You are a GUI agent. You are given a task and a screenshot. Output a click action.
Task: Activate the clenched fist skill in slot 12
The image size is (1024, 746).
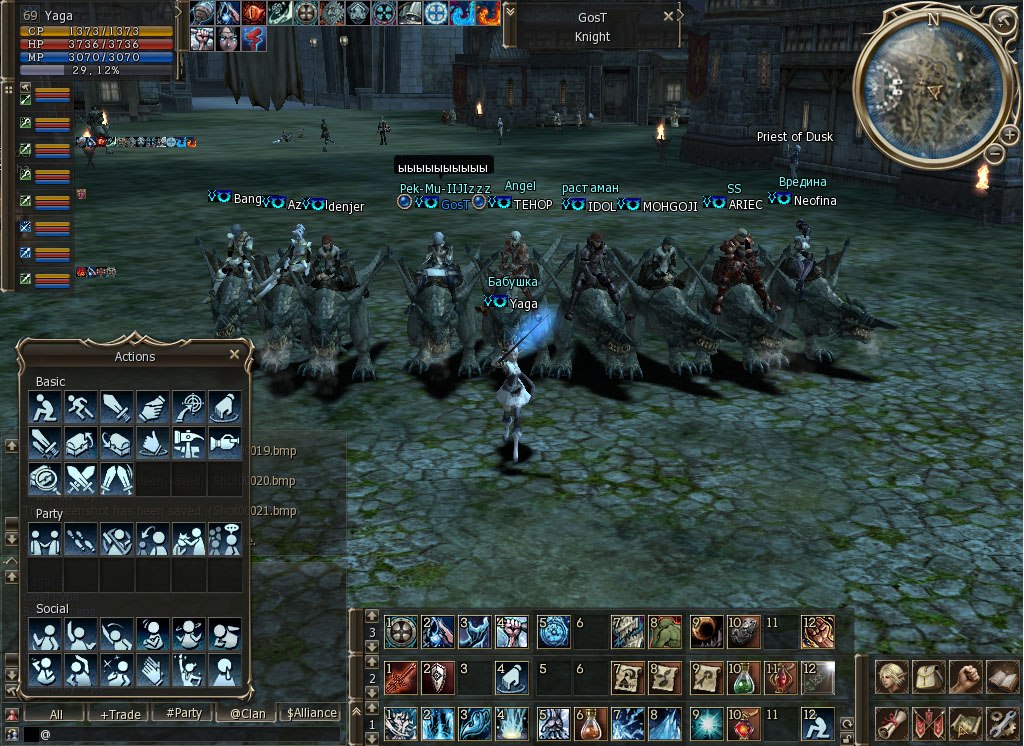coord(817,632)
